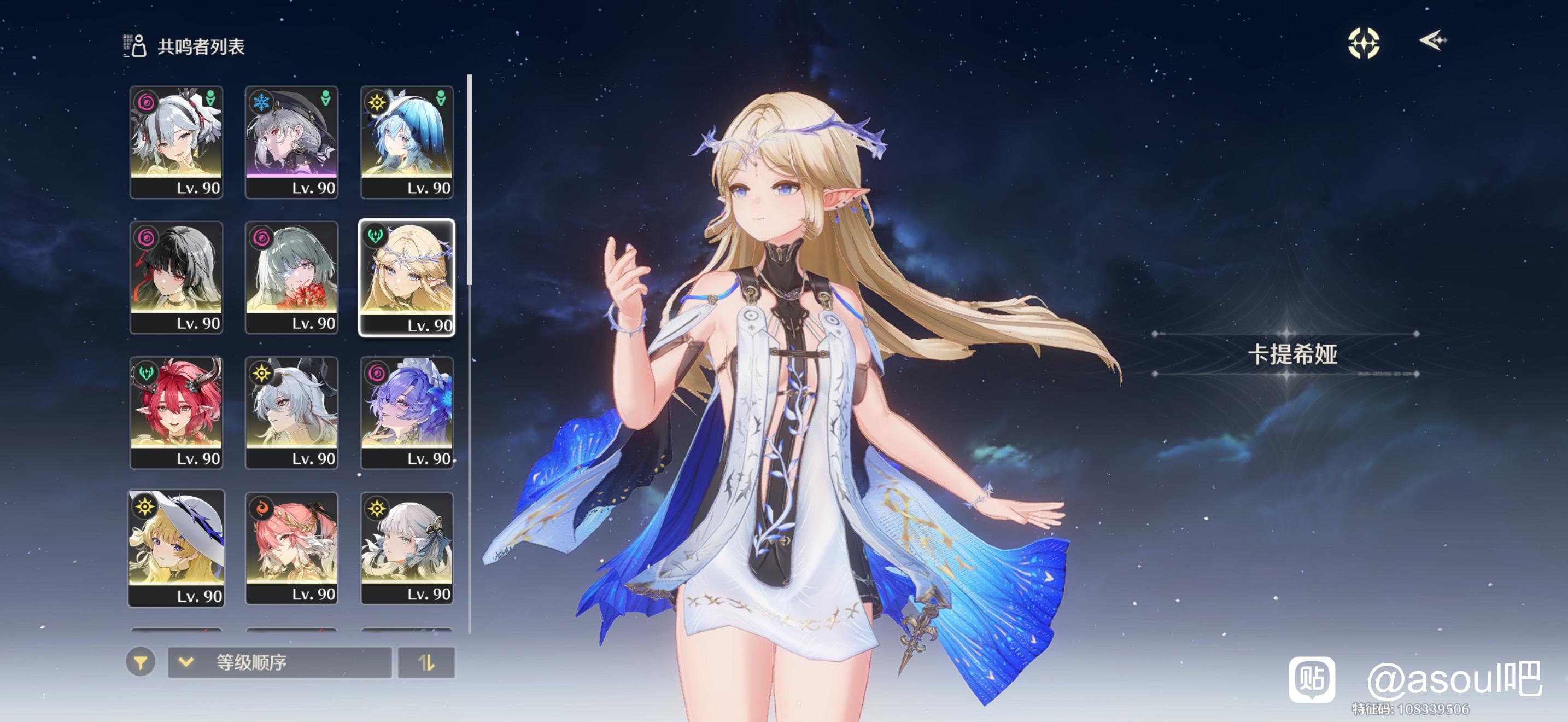Select the white-haired character with black horns
Image resolution: width=1568 pixels, height=722 pixels.
291,412
